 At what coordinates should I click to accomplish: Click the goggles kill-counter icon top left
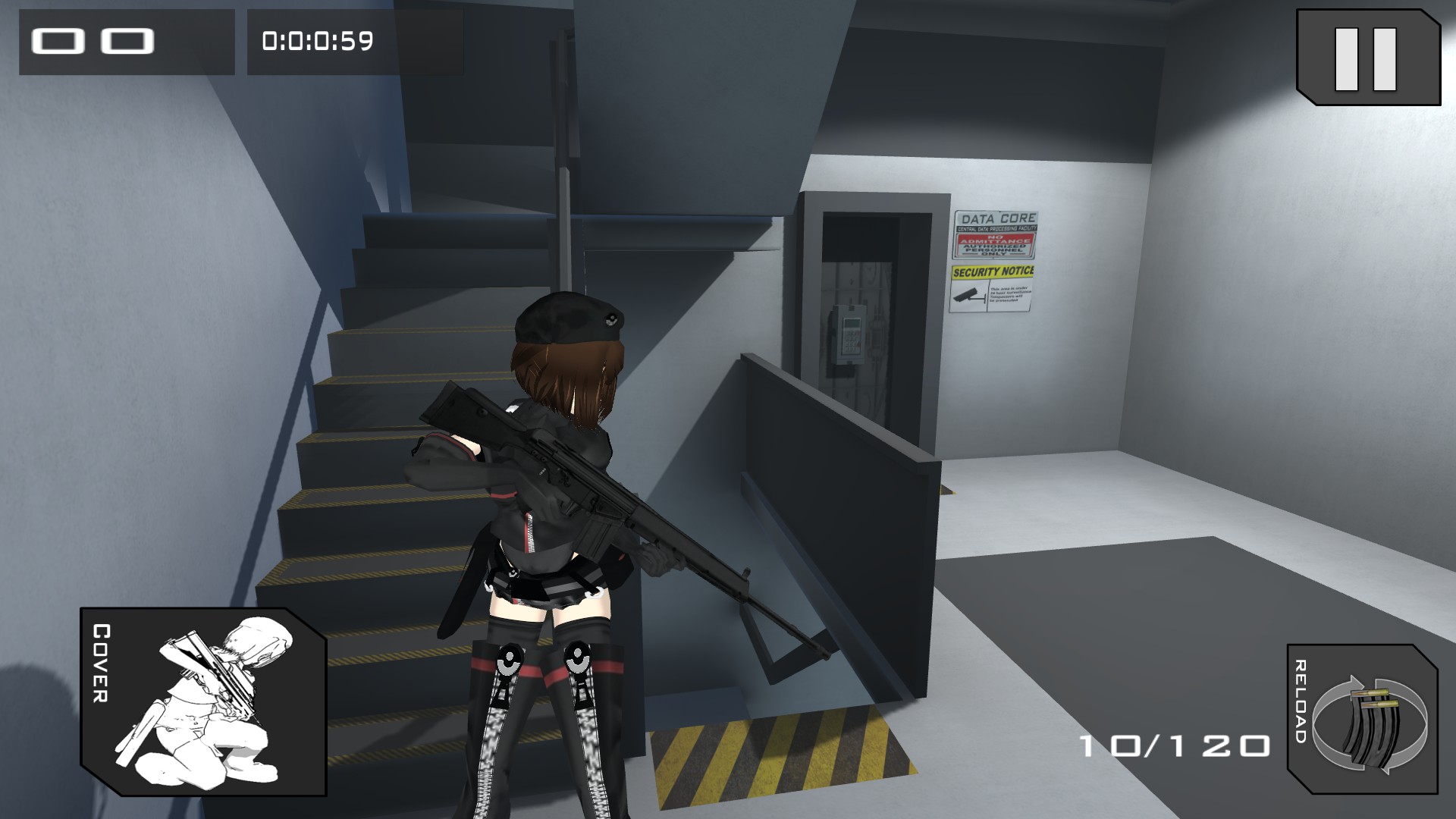click(91, 42)
